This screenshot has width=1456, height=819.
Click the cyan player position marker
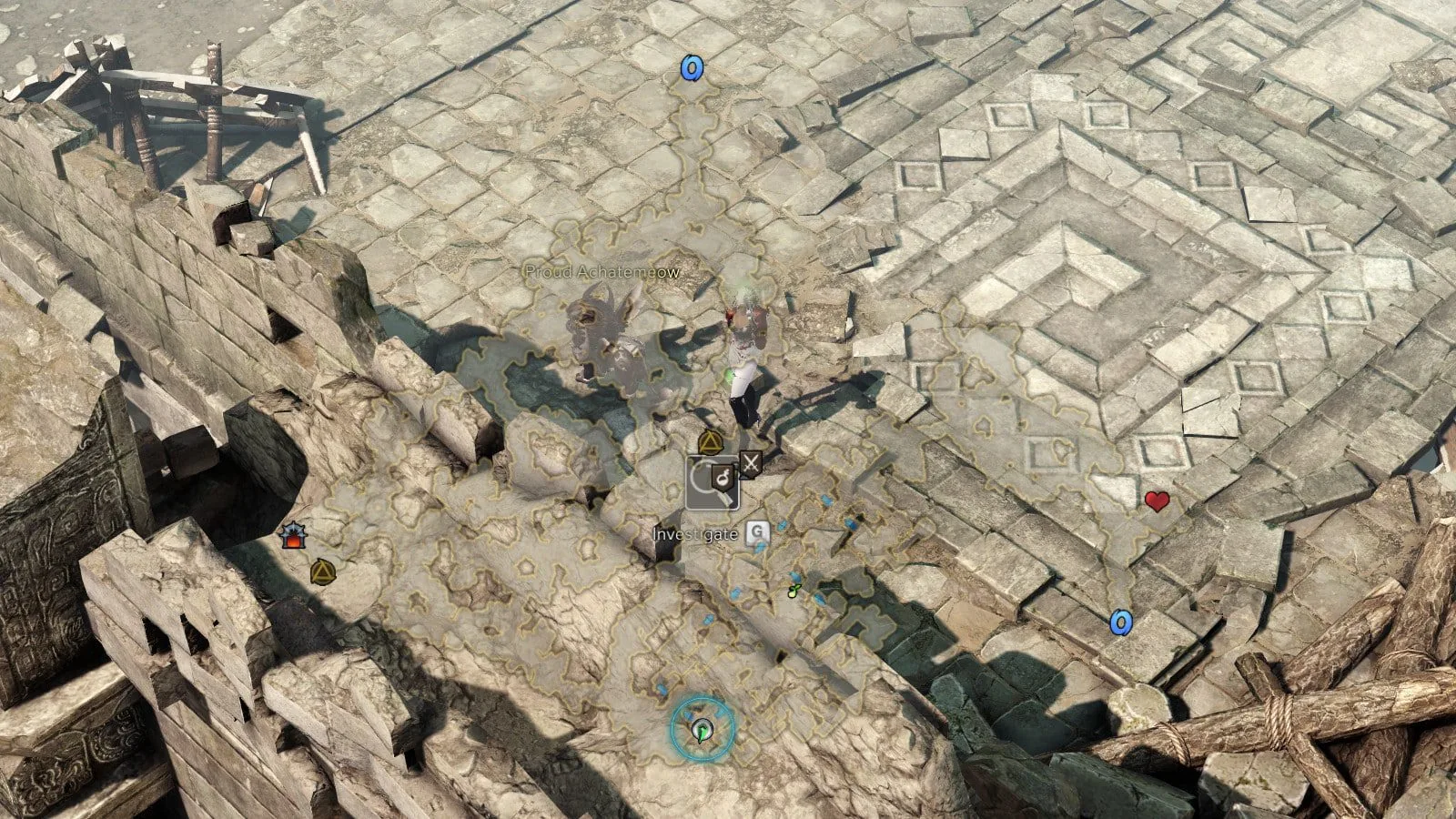coord(702,727)
